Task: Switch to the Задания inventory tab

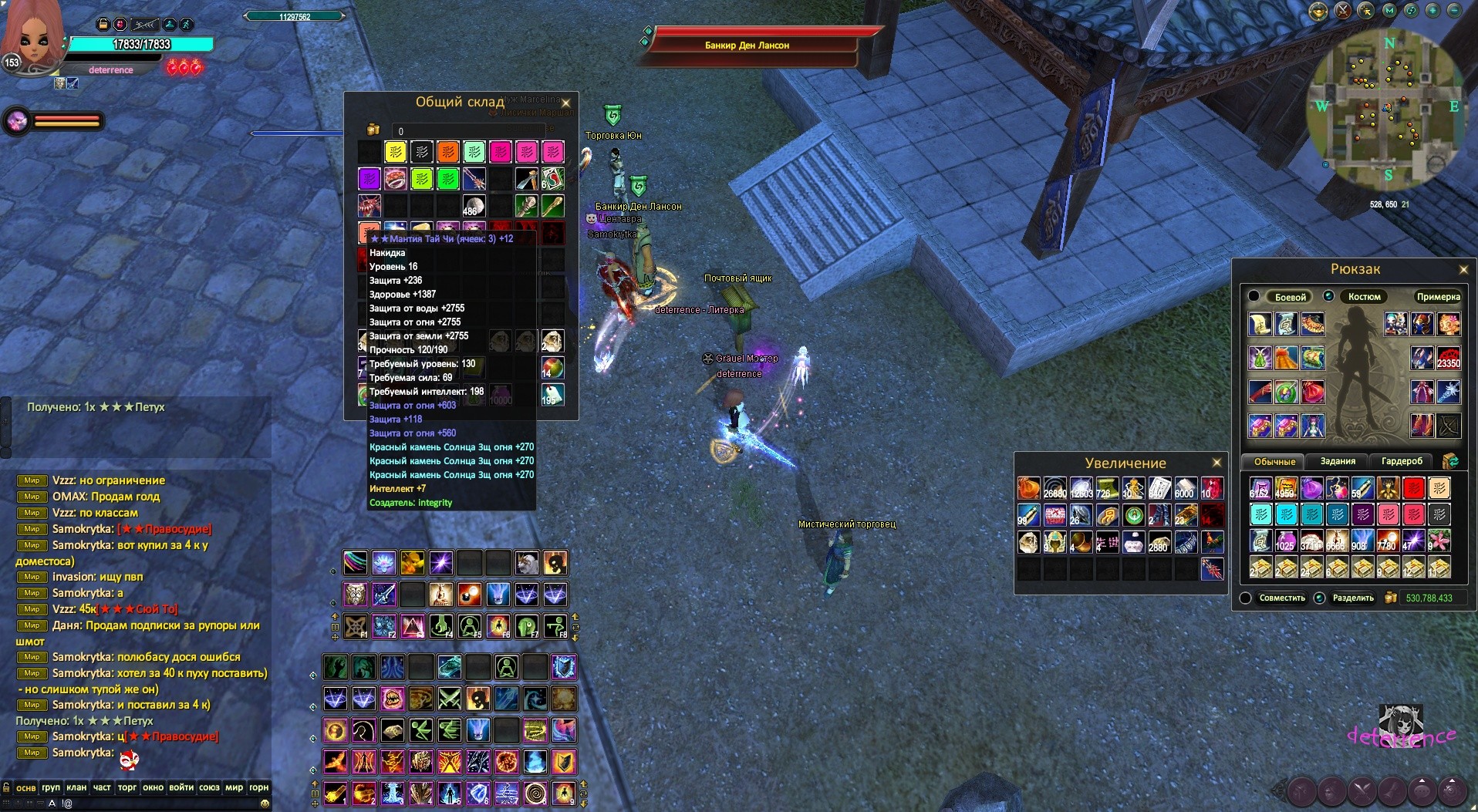Action: point(1338,461)
